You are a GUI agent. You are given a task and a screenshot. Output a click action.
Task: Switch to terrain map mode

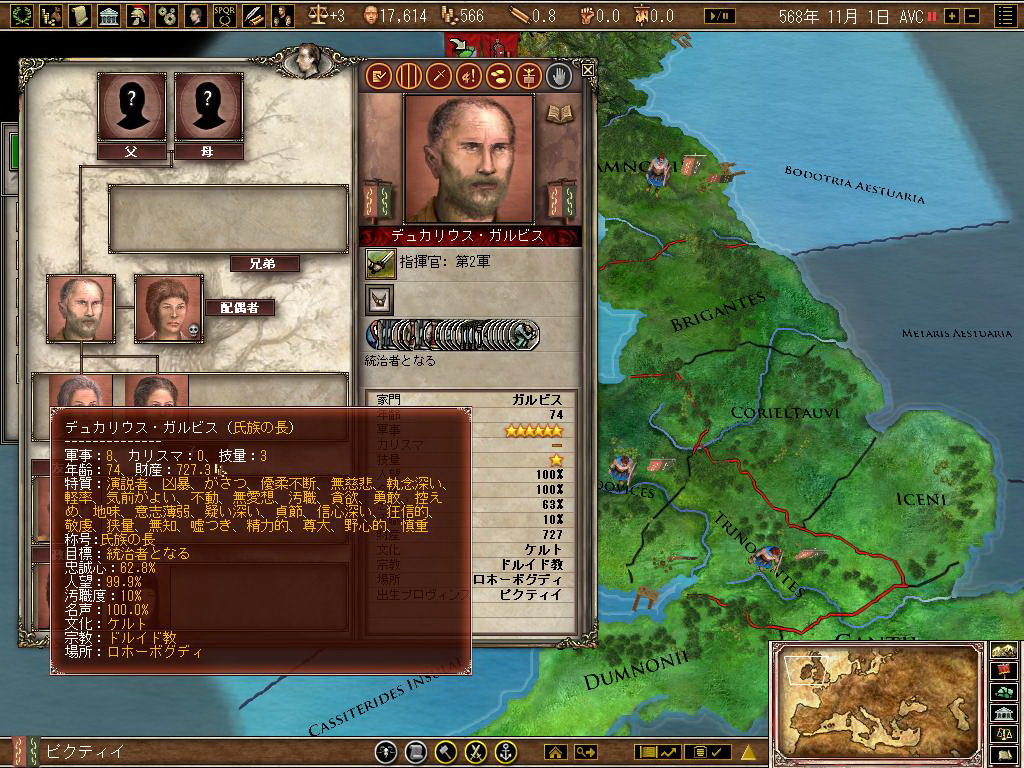tap(1004, 648)
